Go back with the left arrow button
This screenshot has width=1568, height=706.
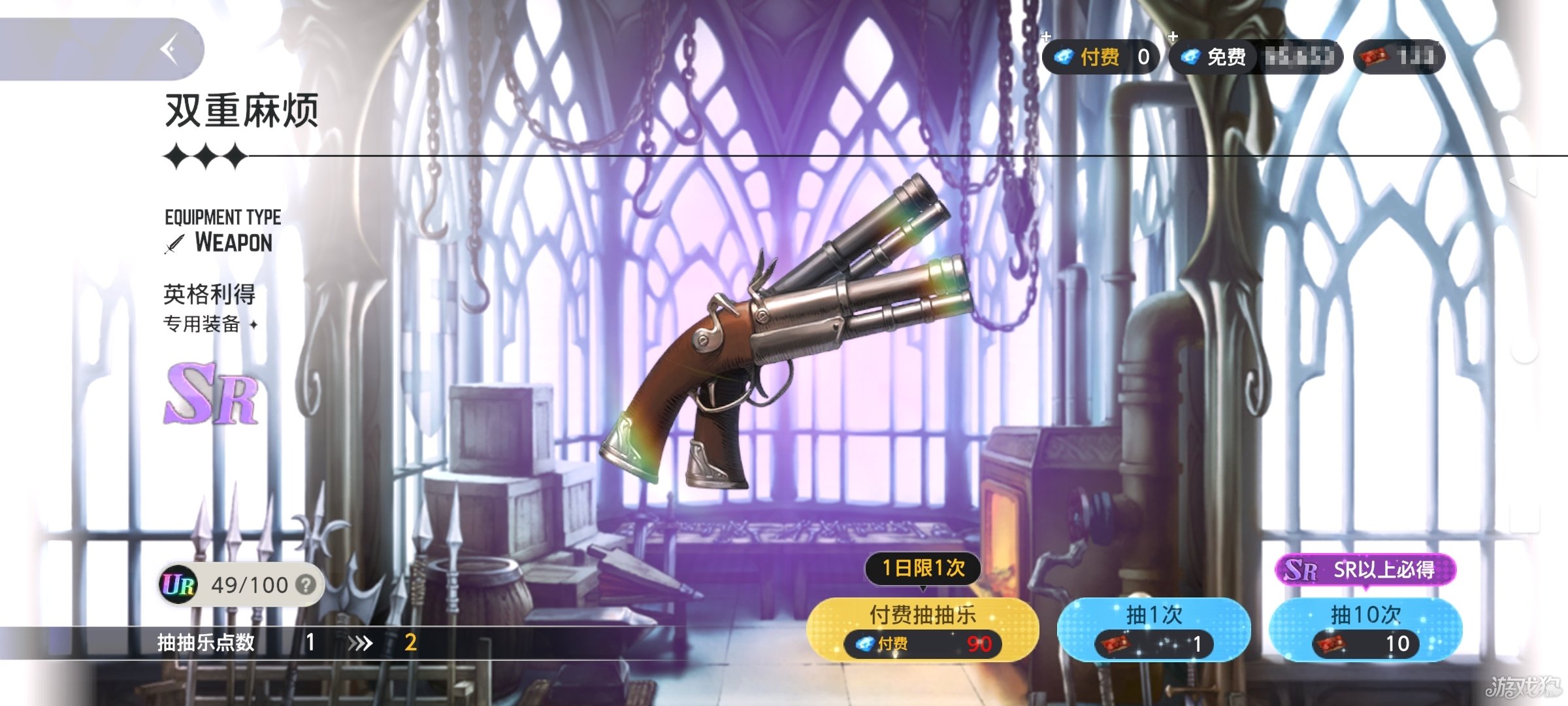click(x=170, y=50)
